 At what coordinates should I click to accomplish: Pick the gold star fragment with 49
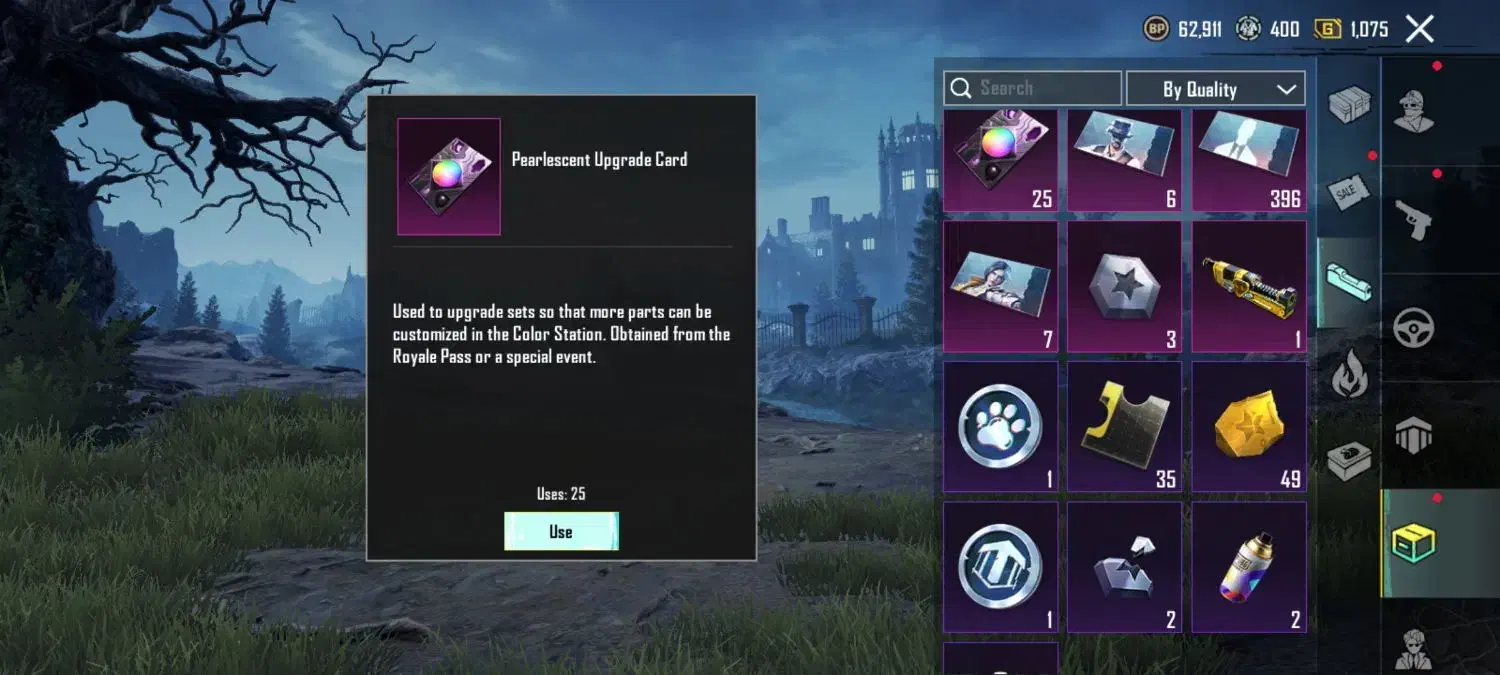point(1249,427)
